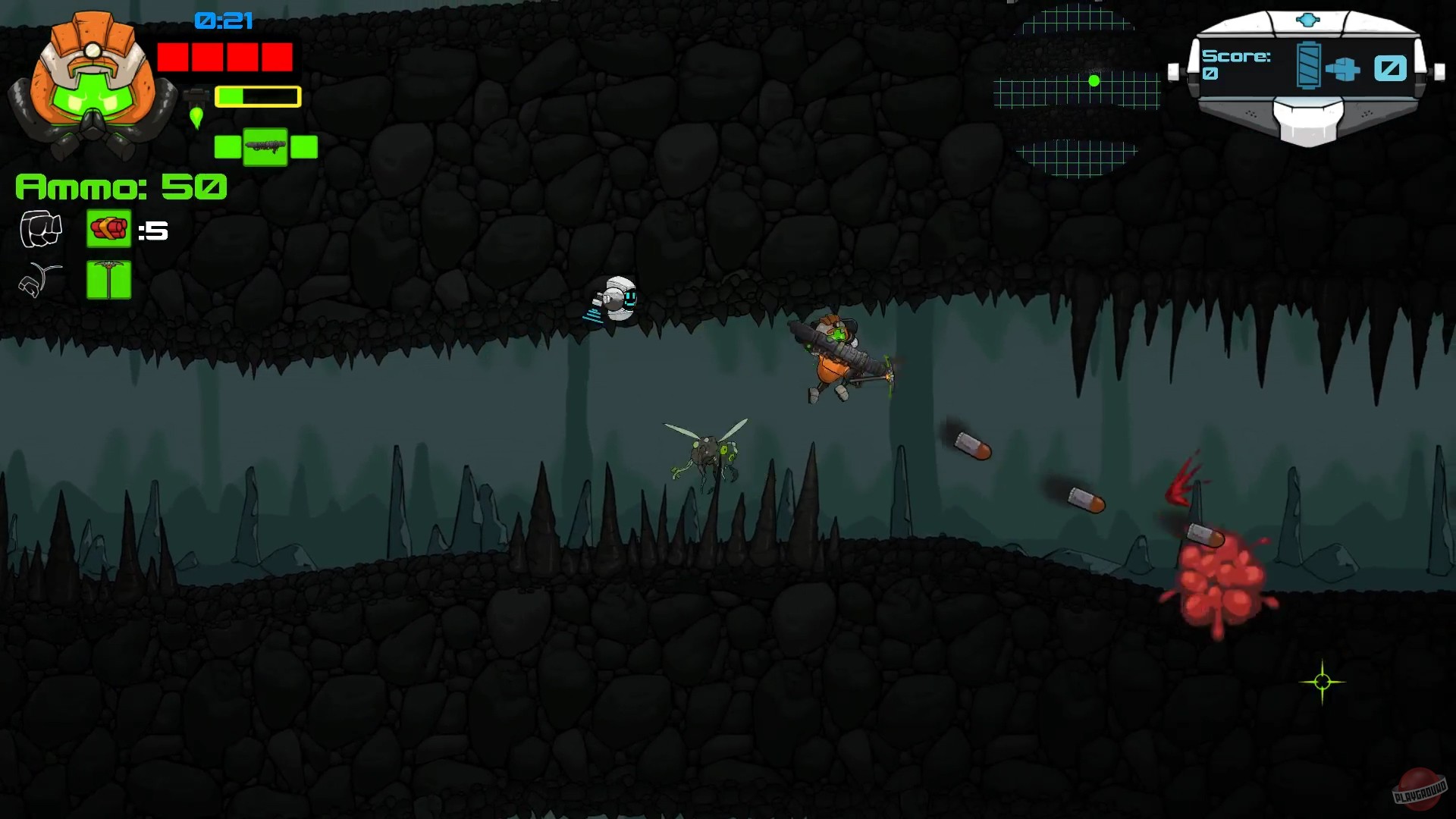Screen dimensions: 1456x819
Task: Click the yellow jetpack fuel bar
Action: point(257,96)
